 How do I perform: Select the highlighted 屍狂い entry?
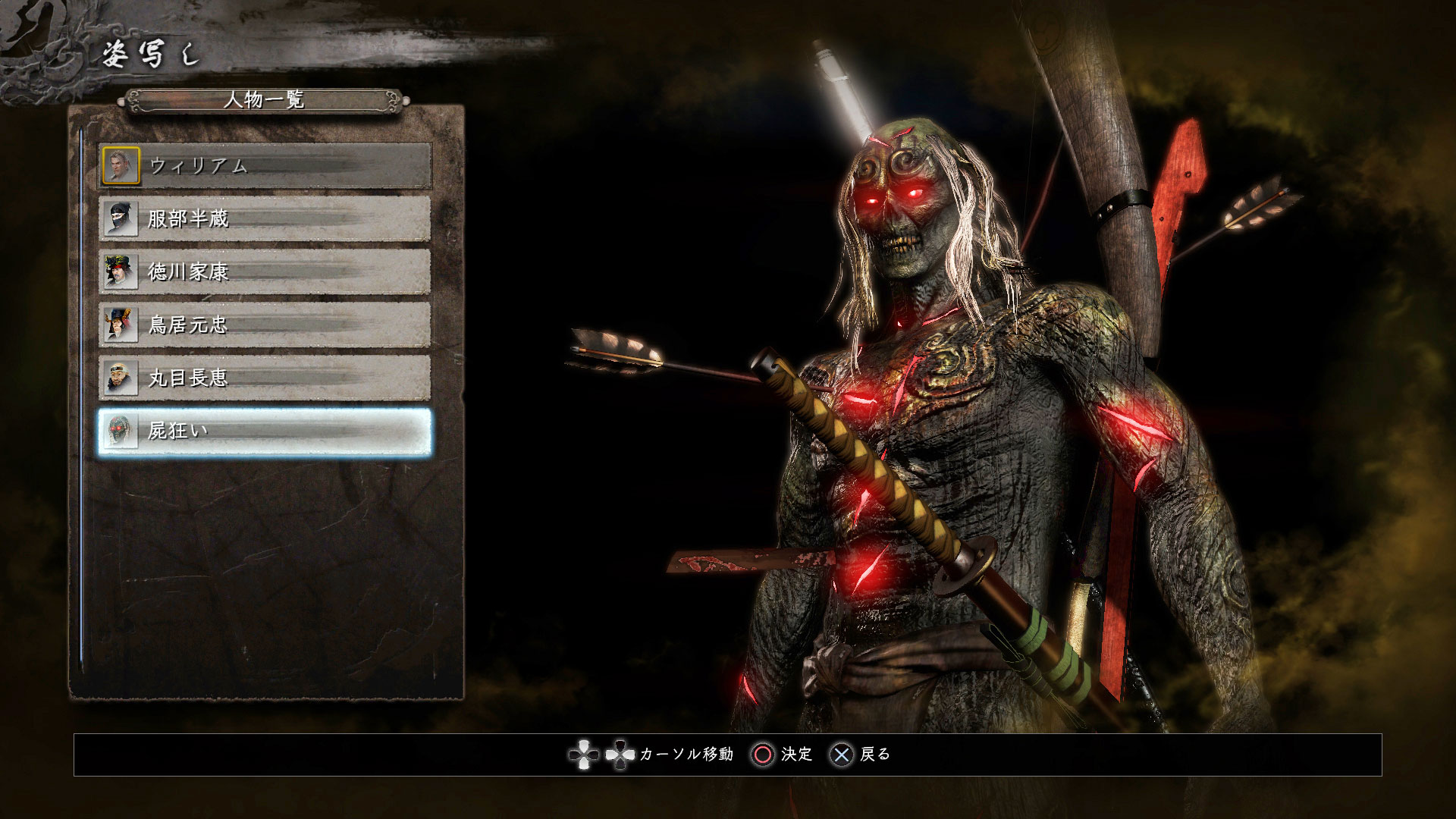pos(265,431)
